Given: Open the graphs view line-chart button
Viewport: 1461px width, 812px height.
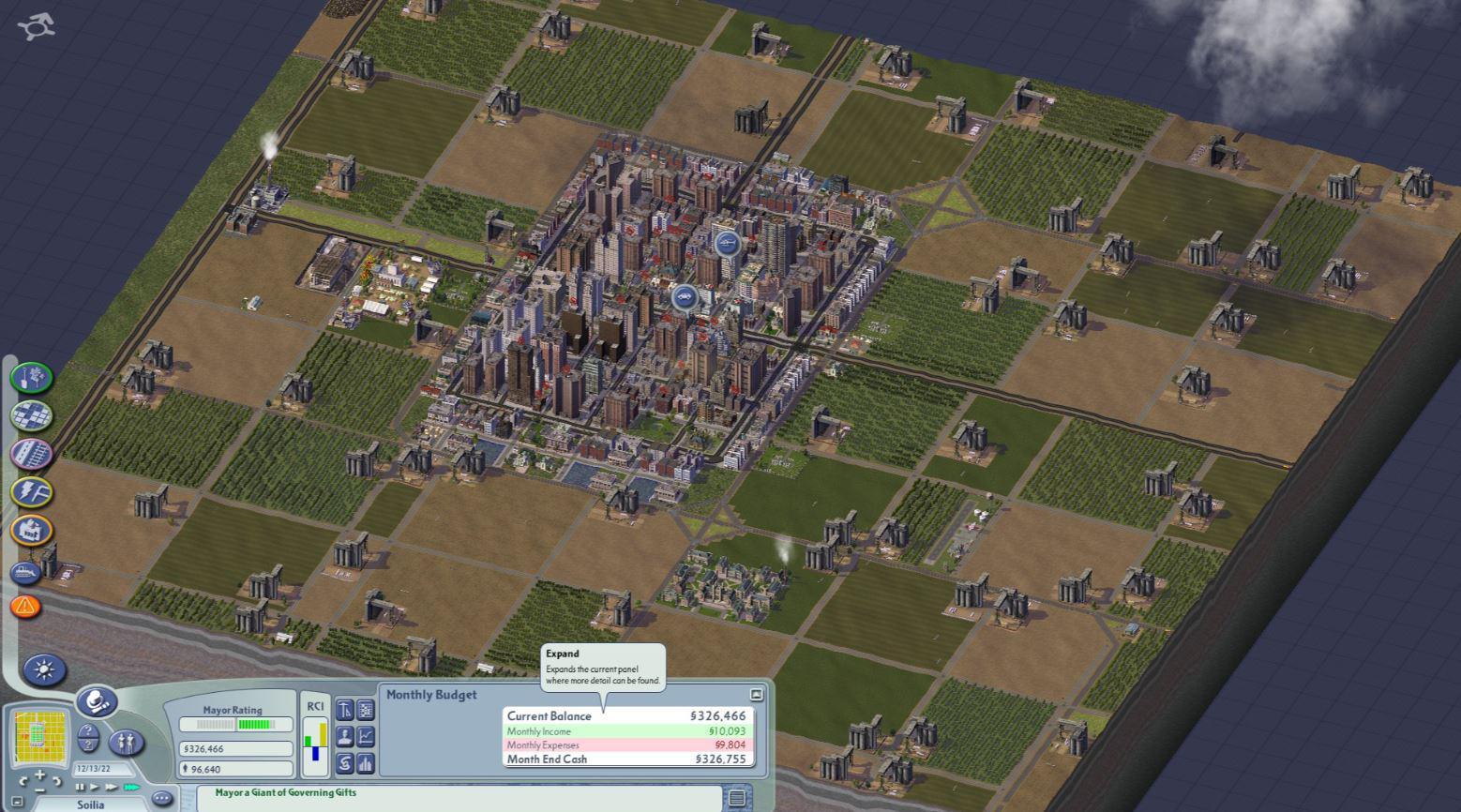Looking at the screenshot, I should click(366, 737).
